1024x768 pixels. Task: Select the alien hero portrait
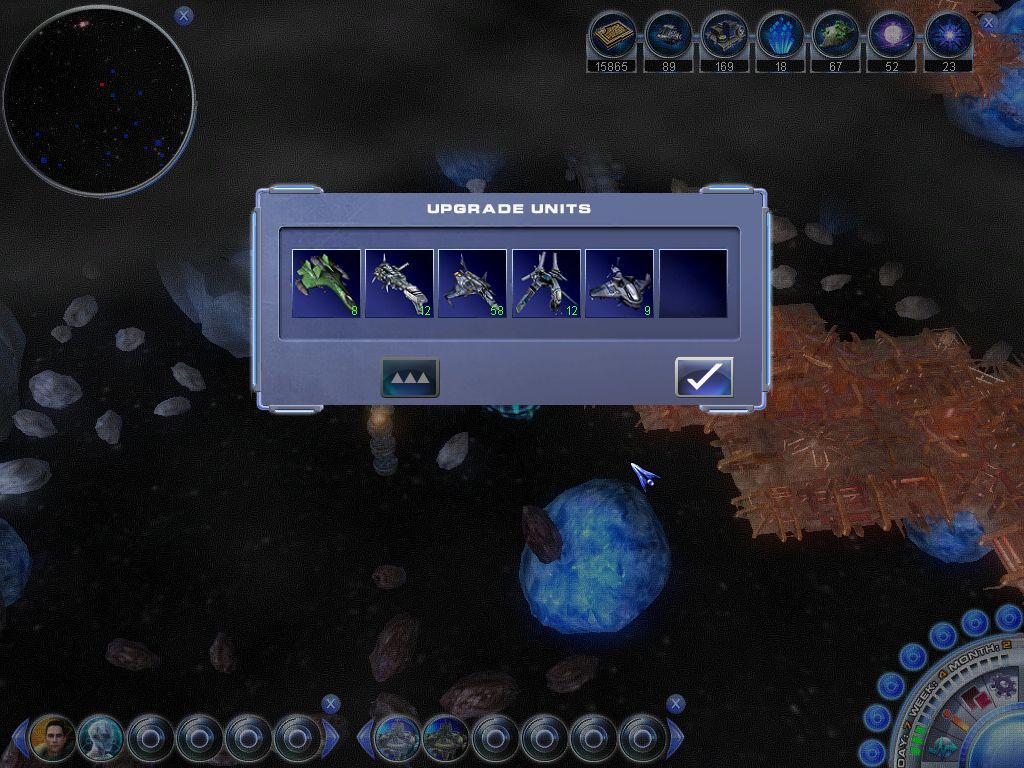tap(101, 739)
